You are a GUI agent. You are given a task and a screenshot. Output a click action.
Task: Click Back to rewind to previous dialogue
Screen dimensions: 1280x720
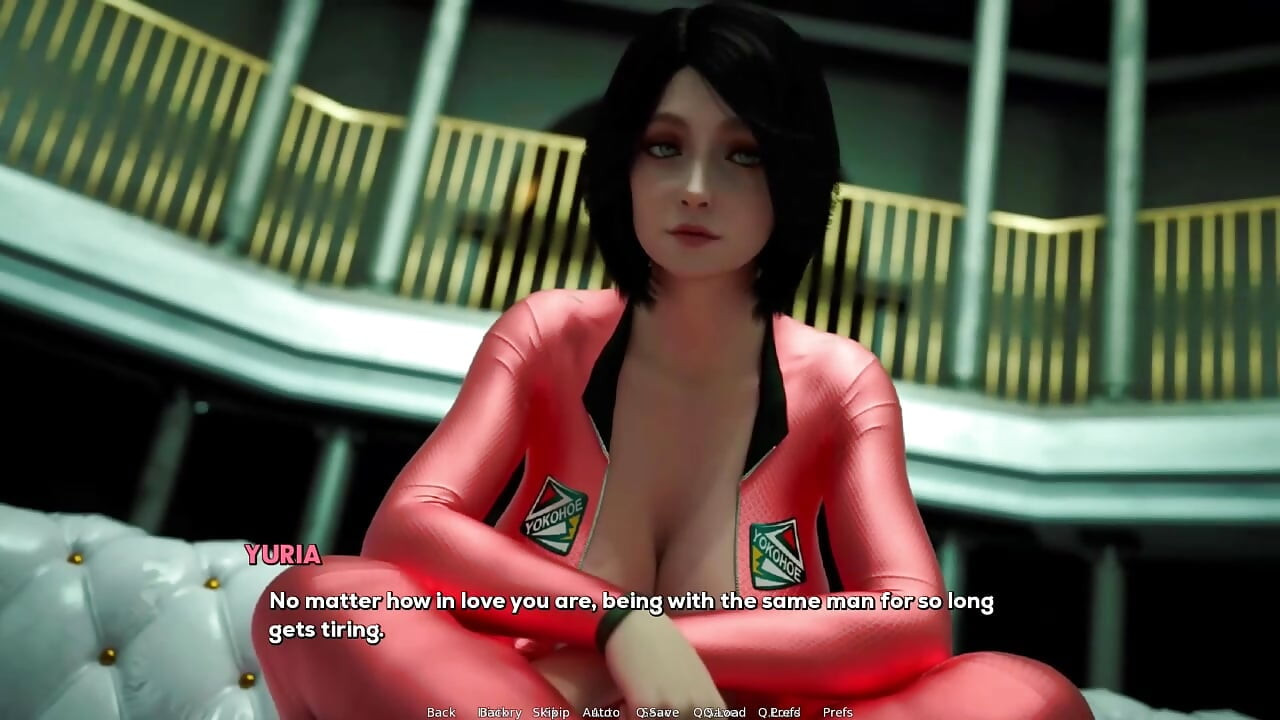pyautogui.click(x=440, y=712)
